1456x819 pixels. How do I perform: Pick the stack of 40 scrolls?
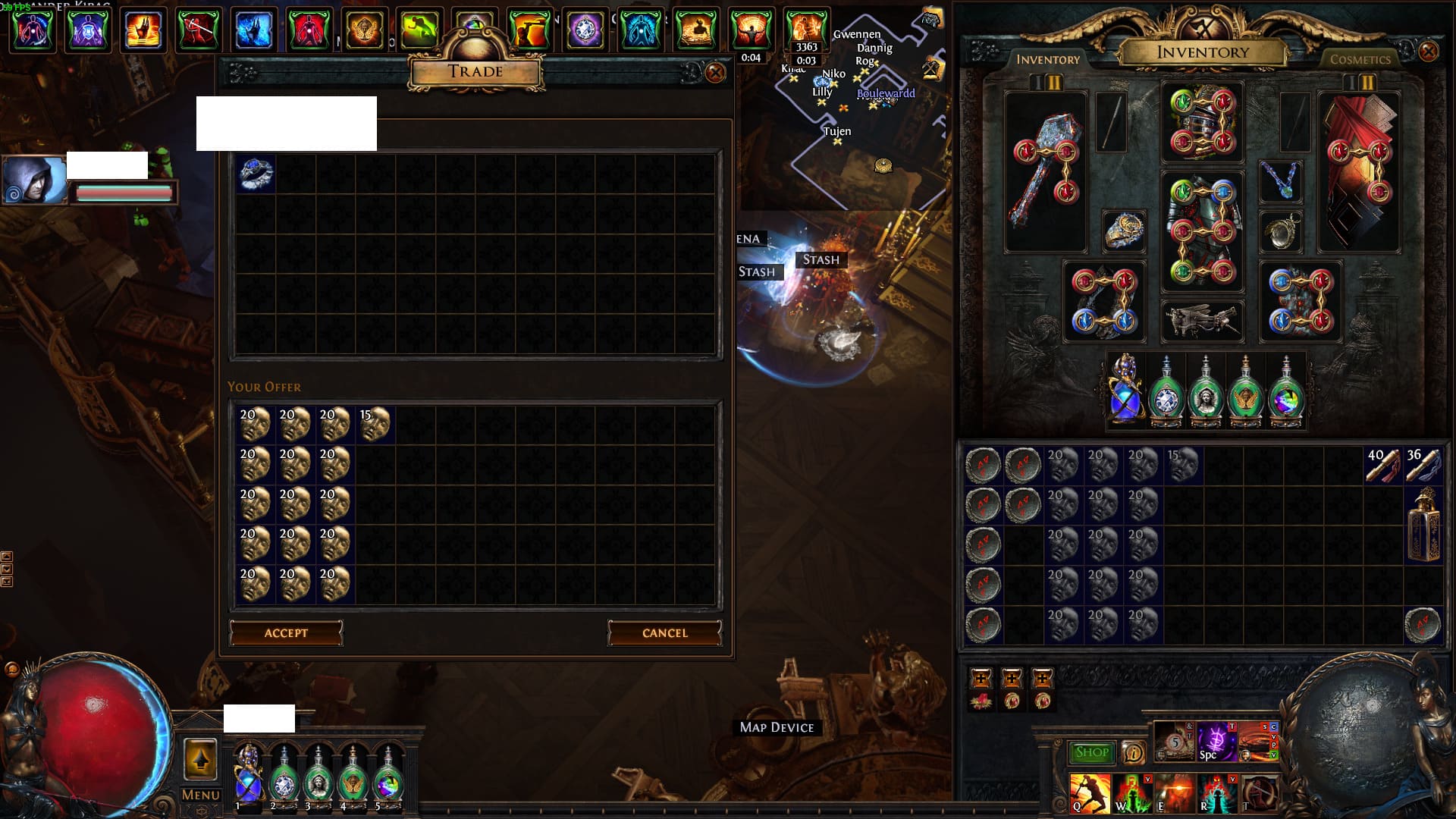pos(1383,464)
